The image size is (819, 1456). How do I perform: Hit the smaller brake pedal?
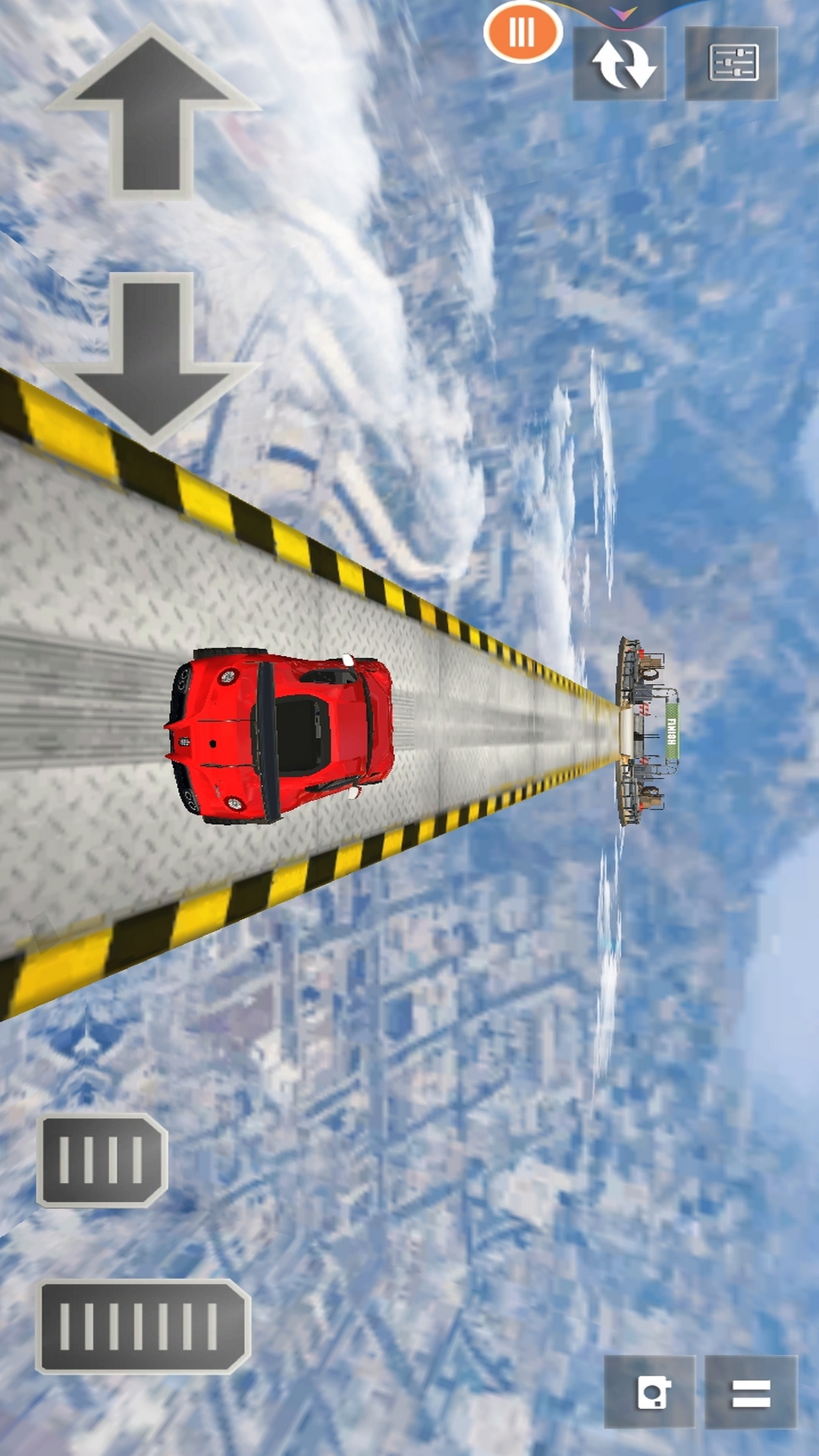pos(102,1159)
